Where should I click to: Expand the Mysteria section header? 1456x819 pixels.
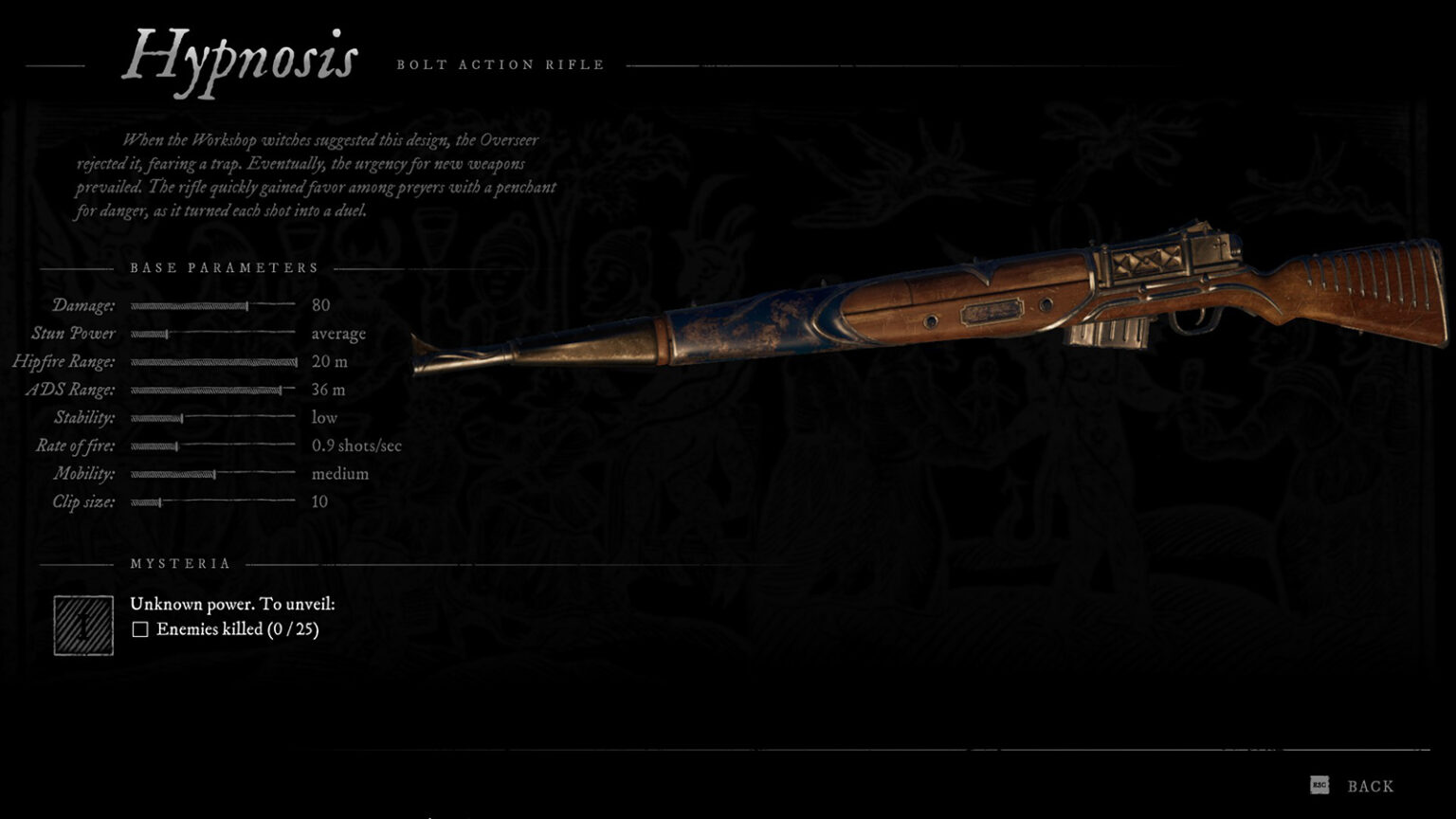click(180, 562)
